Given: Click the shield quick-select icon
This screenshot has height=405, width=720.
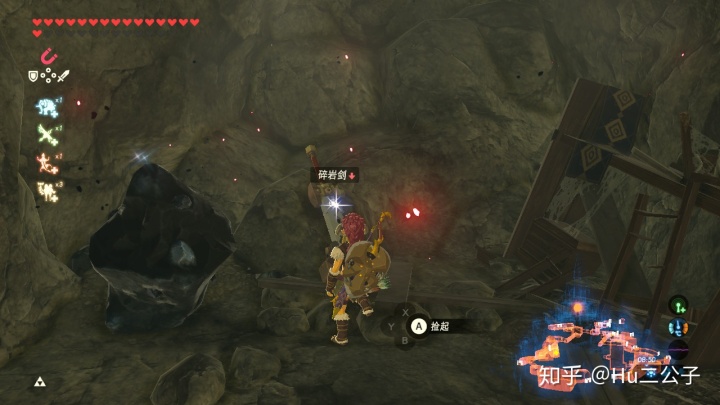Looking at the screenshot, I should [33, 76].
